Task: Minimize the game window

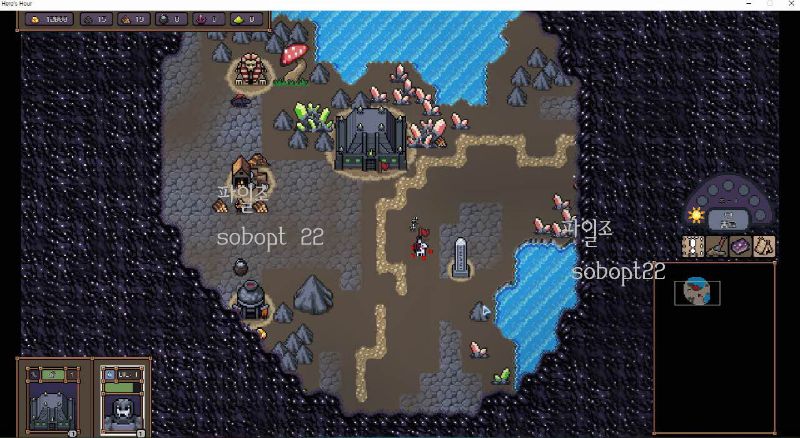Action: point(747,5)
